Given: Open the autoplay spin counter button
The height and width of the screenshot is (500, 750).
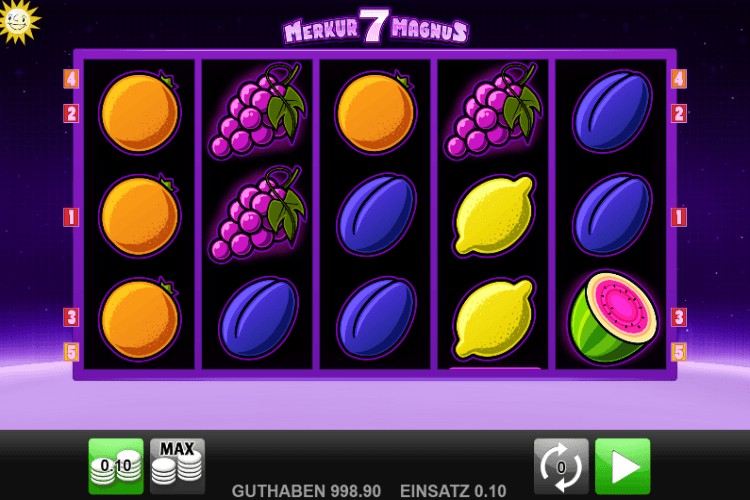Looking at the screenshot, I should point(561,466).
